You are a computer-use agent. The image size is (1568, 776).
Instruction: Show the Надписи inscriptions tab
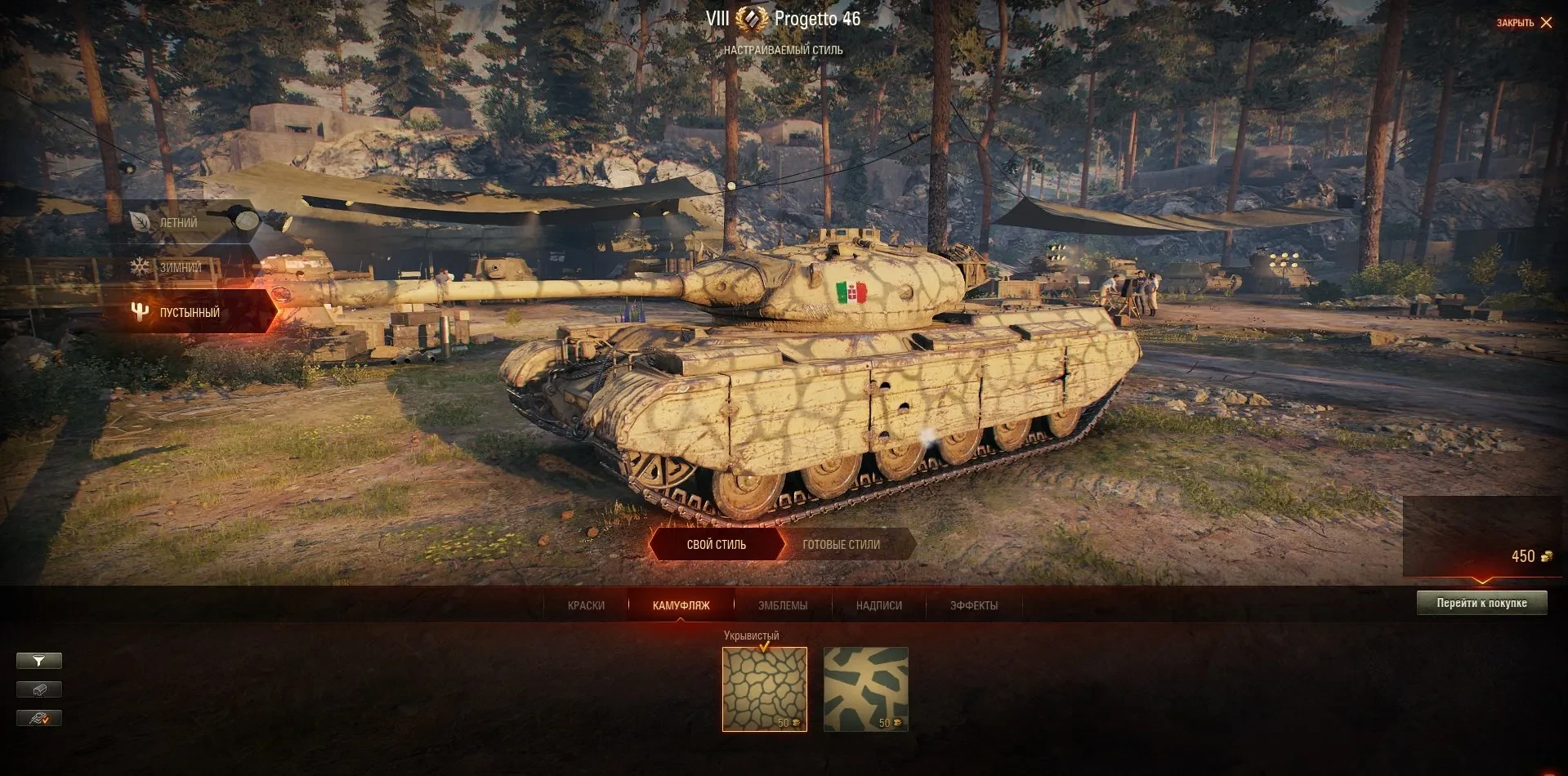tap(878, 605)
